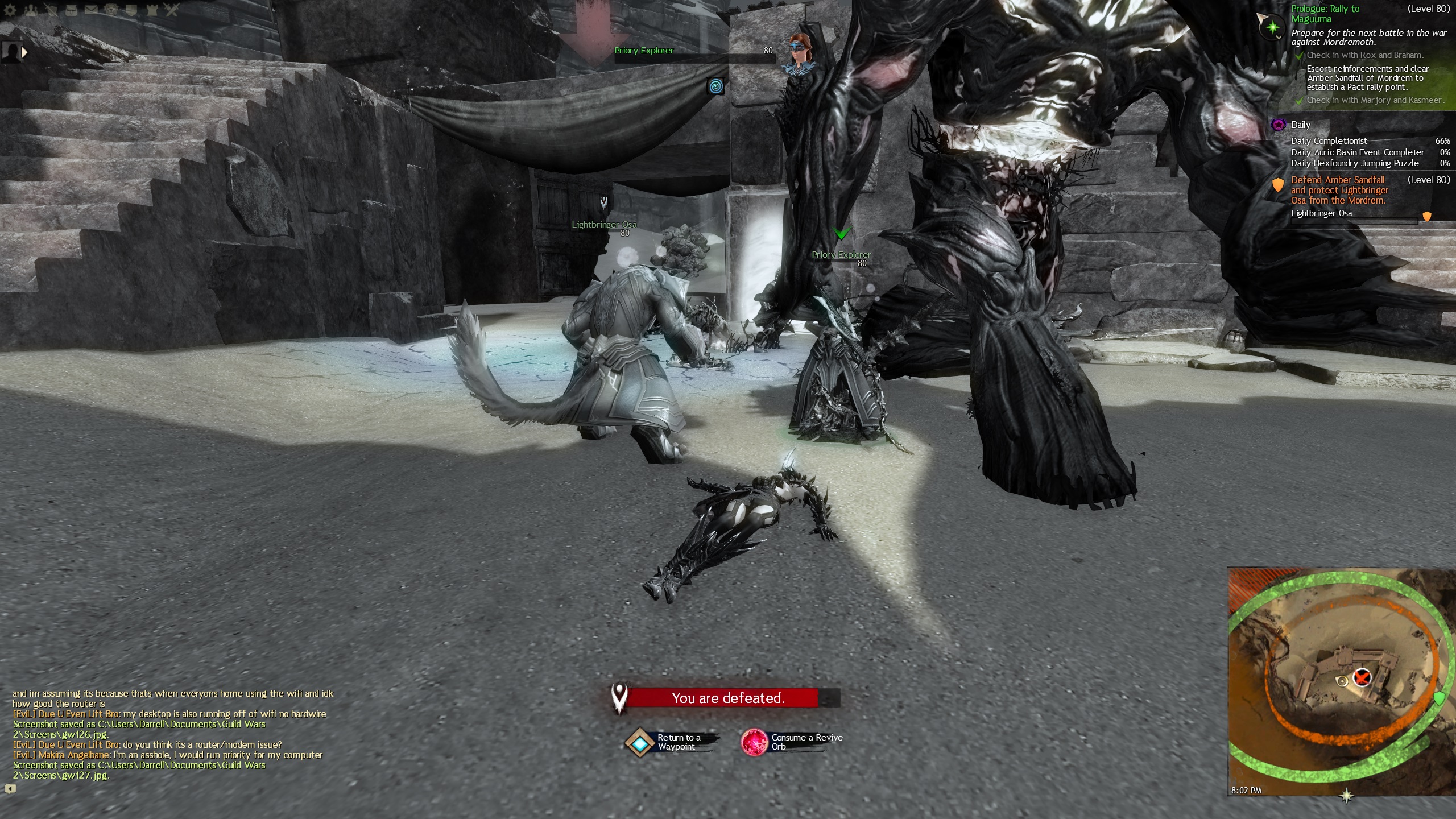1456x819 pixels.
Task: Click the red defeated marker on minimap
Action: pyautogui.click(x=1362, y=677)
